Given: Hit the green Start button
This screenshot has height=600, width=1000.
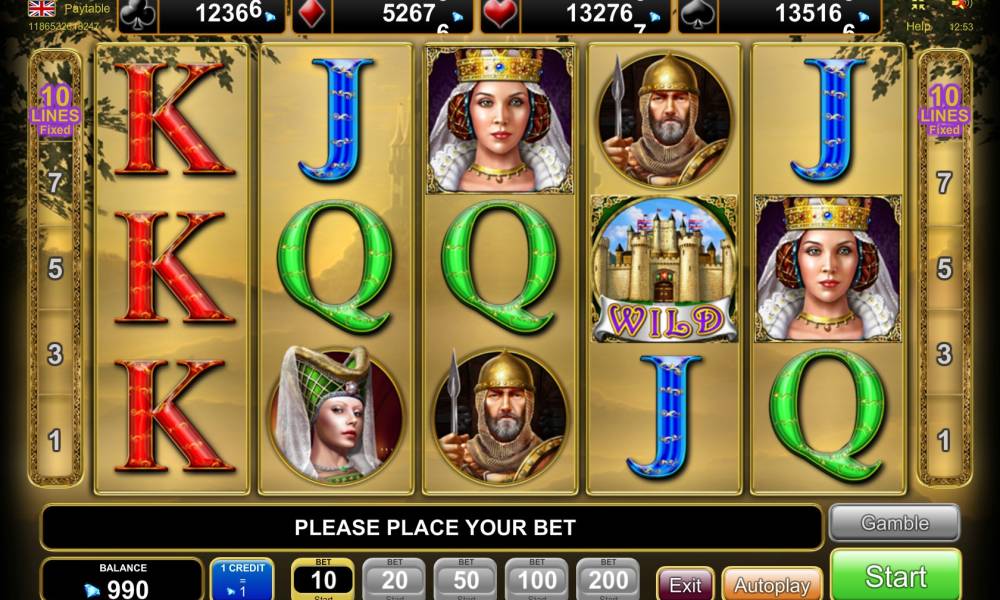Looking at the screenshot, I should click(x=895, y=576).
